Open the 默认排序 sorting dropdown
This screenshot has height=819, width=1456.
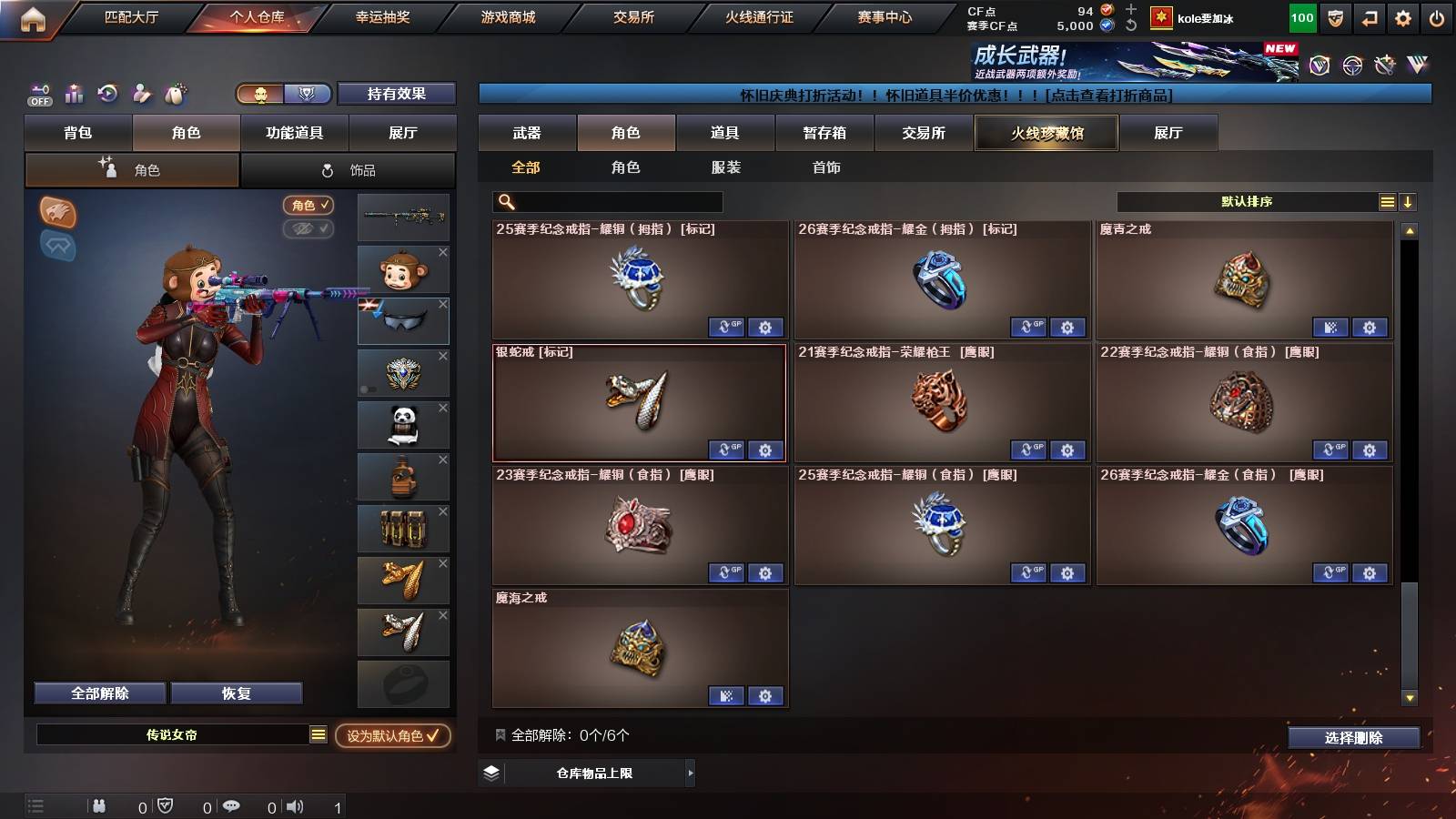click(x=1247, y=201)
